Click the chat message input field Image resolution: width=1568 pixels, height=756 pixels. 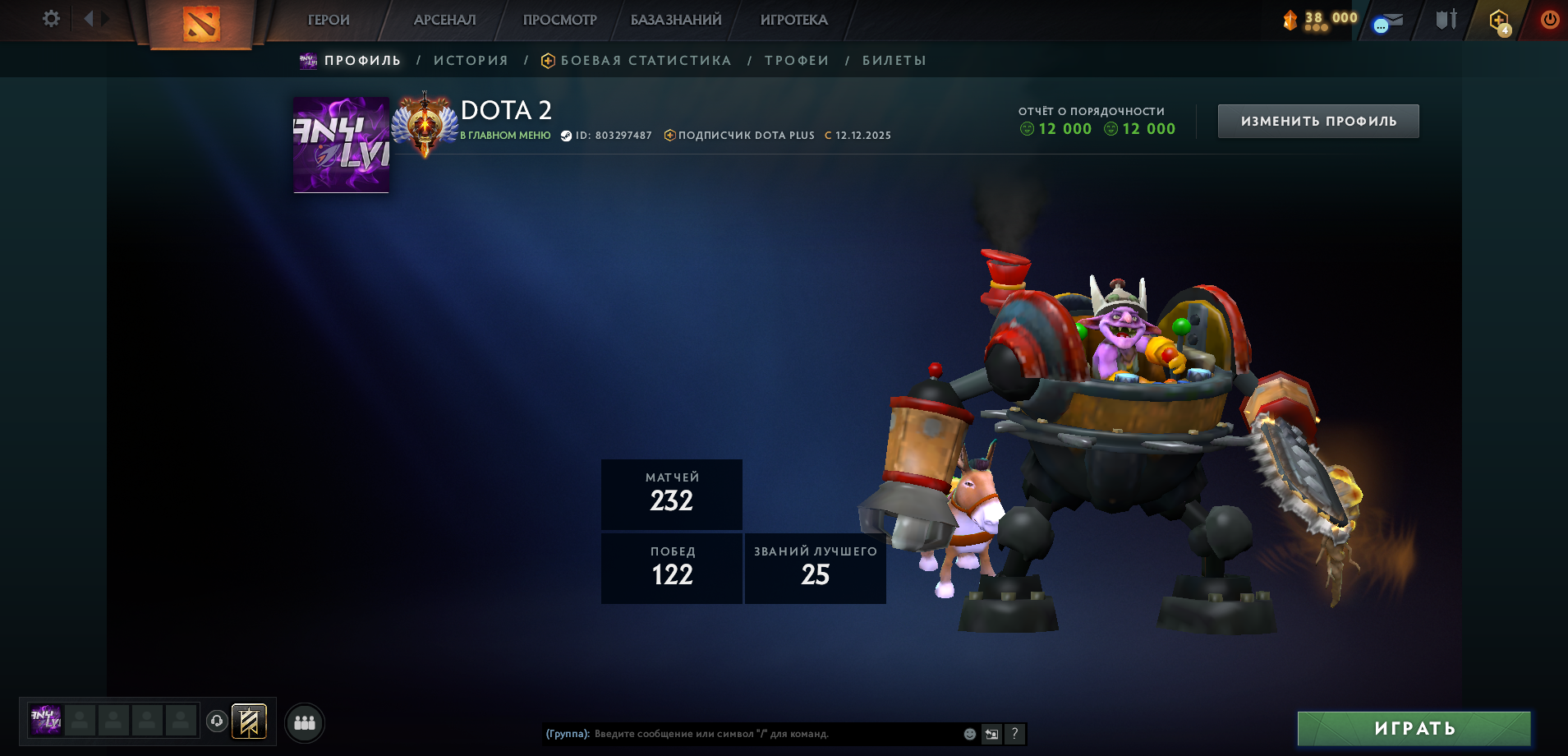[x=764, y=734]
